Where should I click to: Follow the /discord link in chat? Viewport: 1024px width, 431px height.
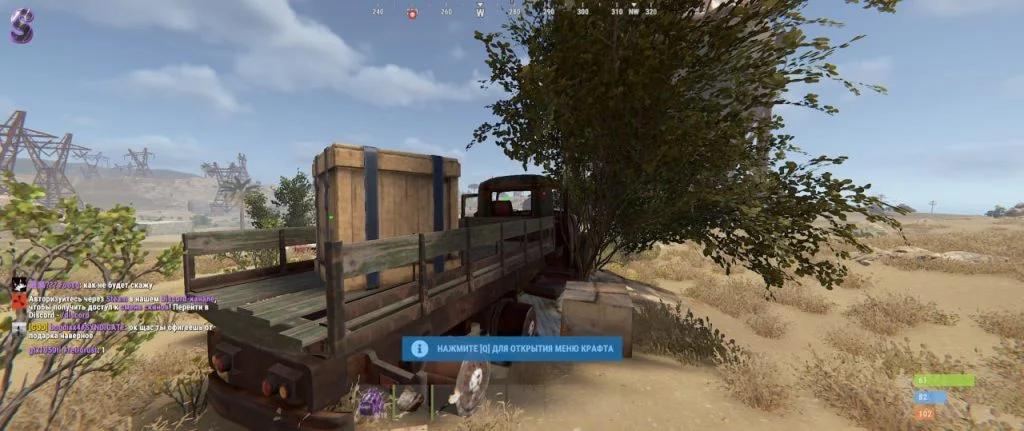point(77,316)
